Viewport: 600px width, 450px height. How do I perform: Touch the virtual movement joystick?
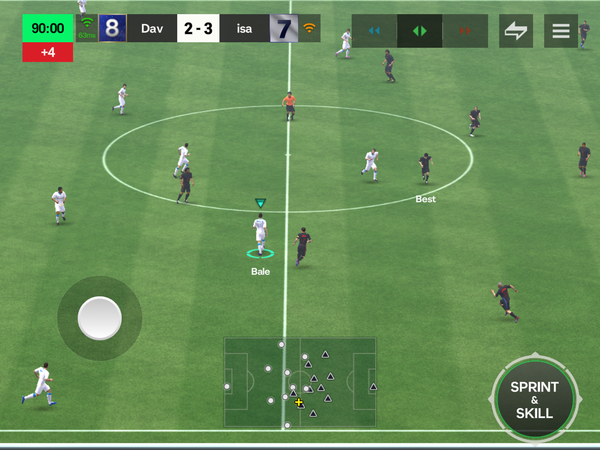(x=99, y=319)
